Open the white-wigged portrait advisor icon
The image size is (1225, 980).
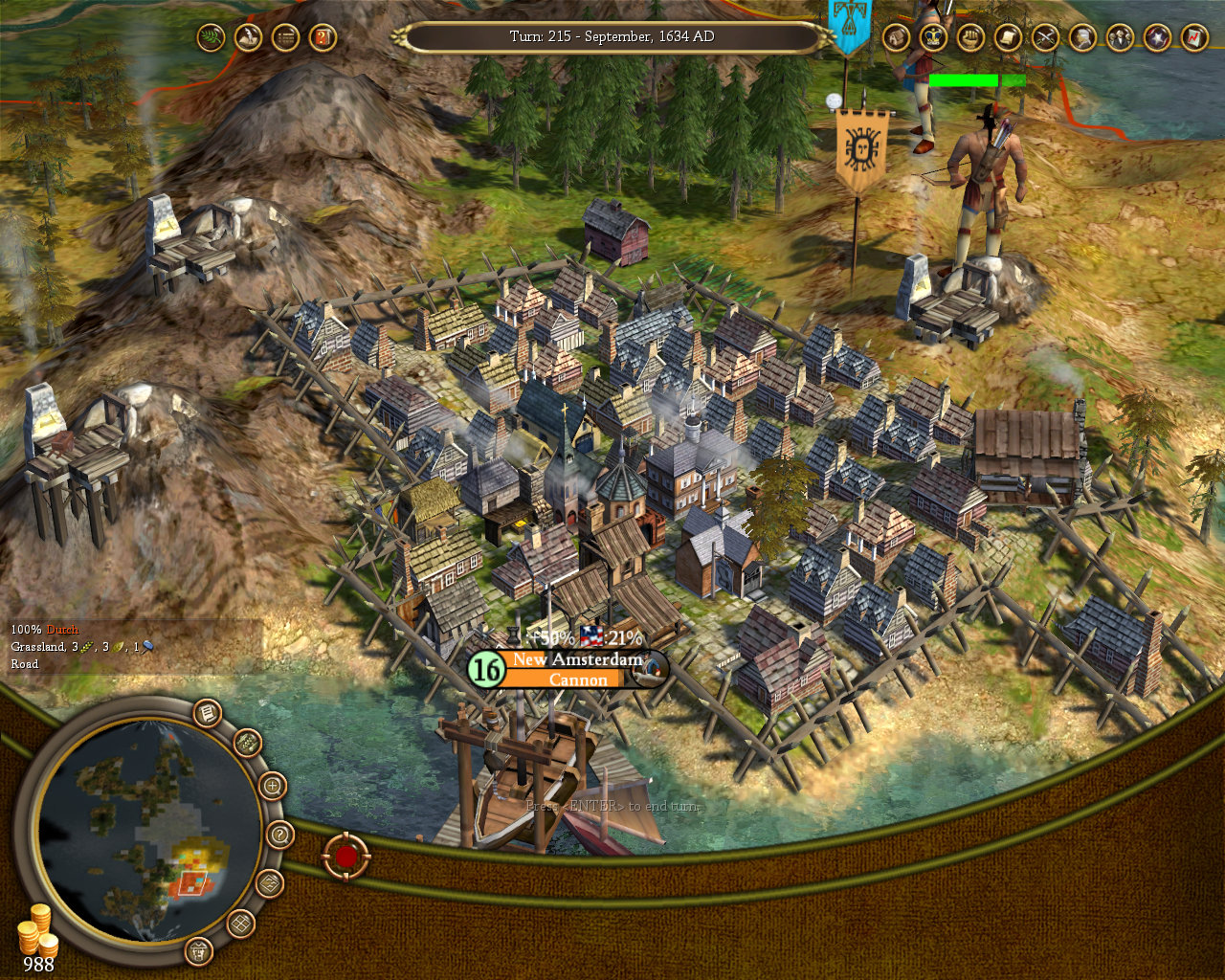tap(1082, 38)
